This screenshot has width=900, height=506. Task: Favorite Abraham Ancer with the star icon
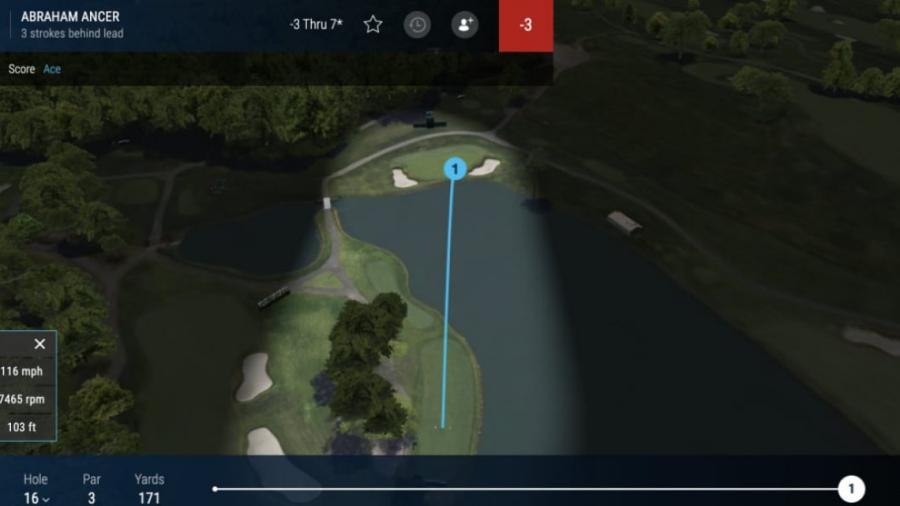tap(373, 24)
